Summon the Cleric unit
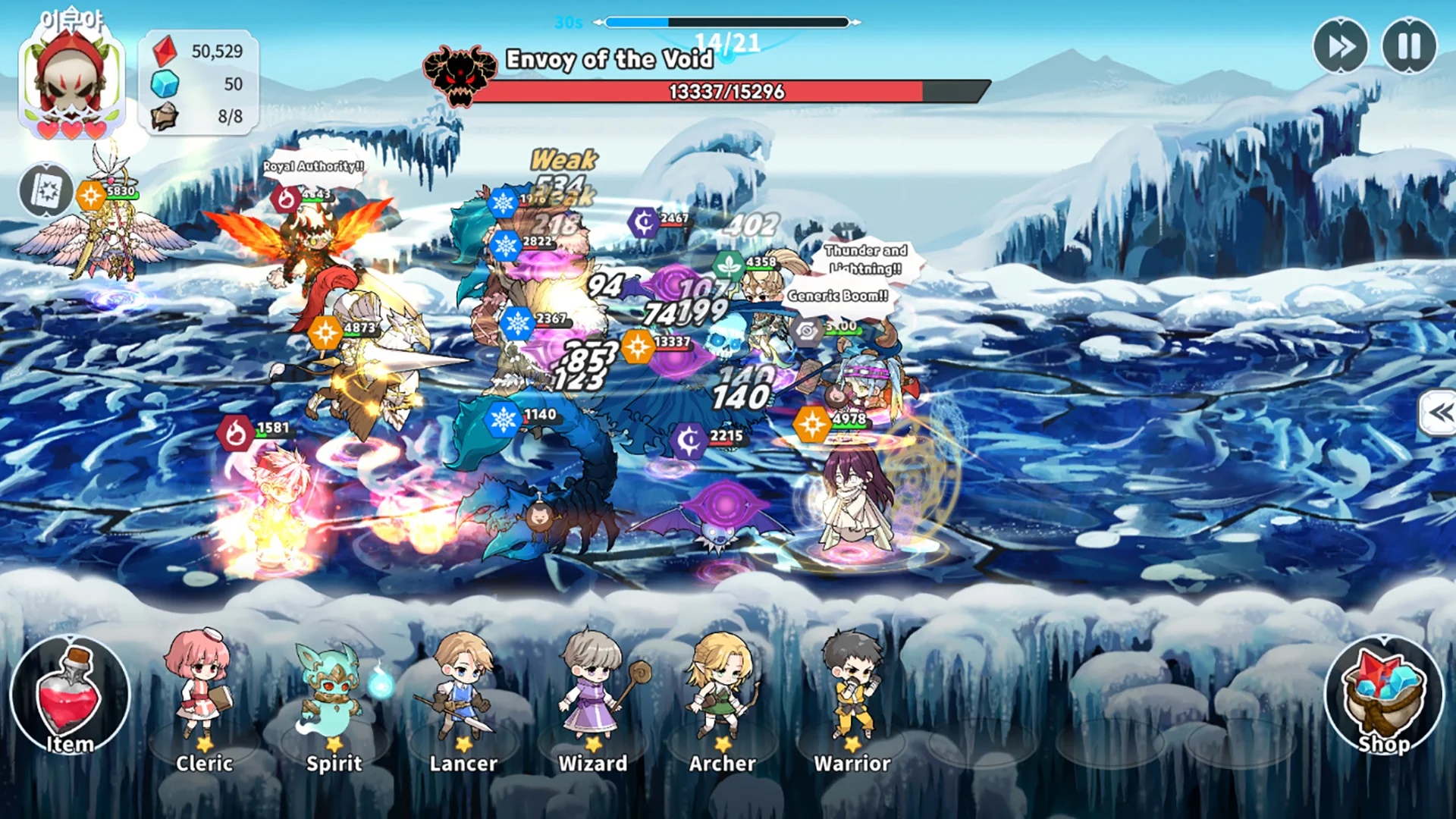 click(203, 698)
